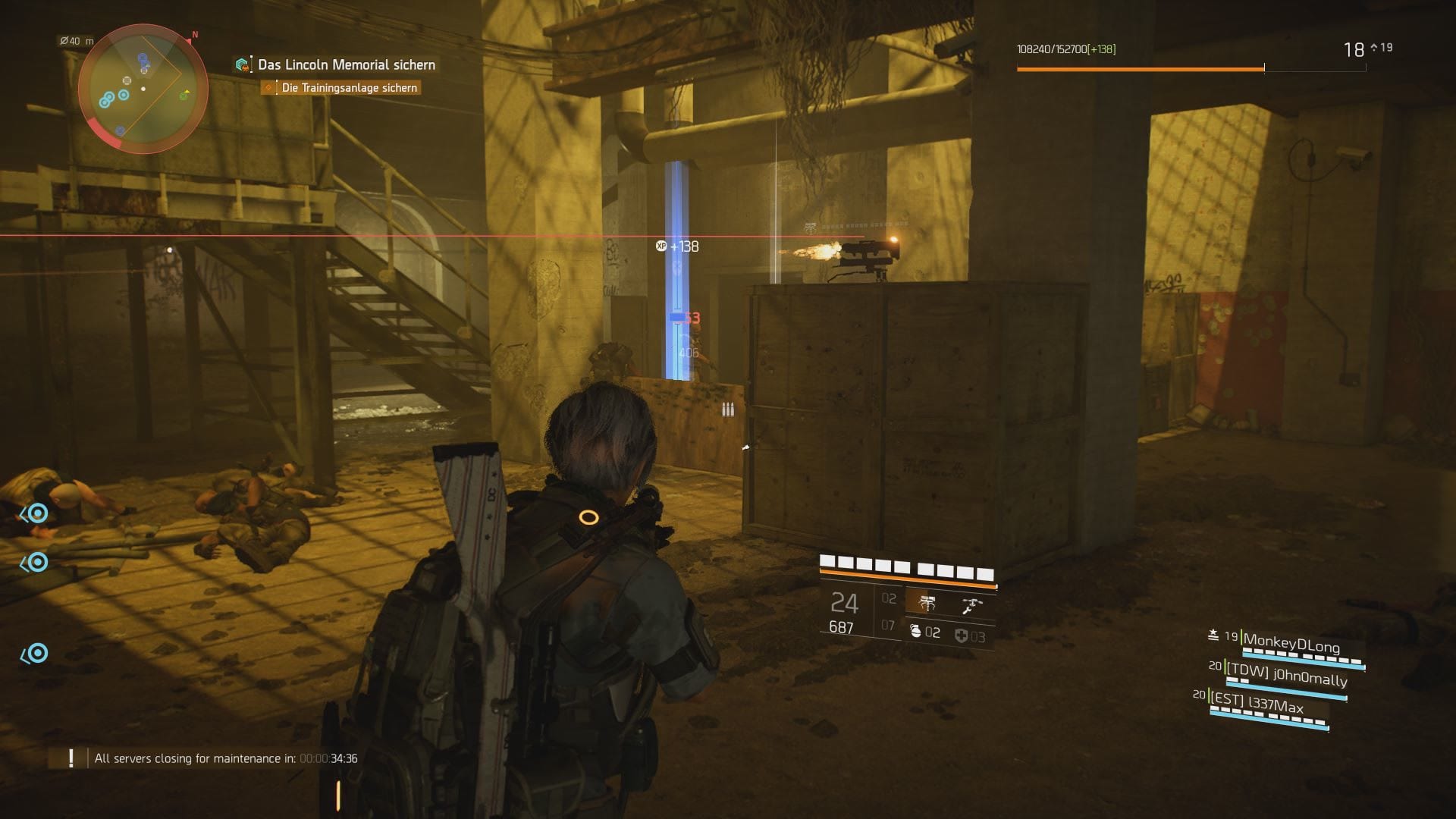Activate the turret skill icon
This screenshot has width=1456, height=819.
[927, 604]
